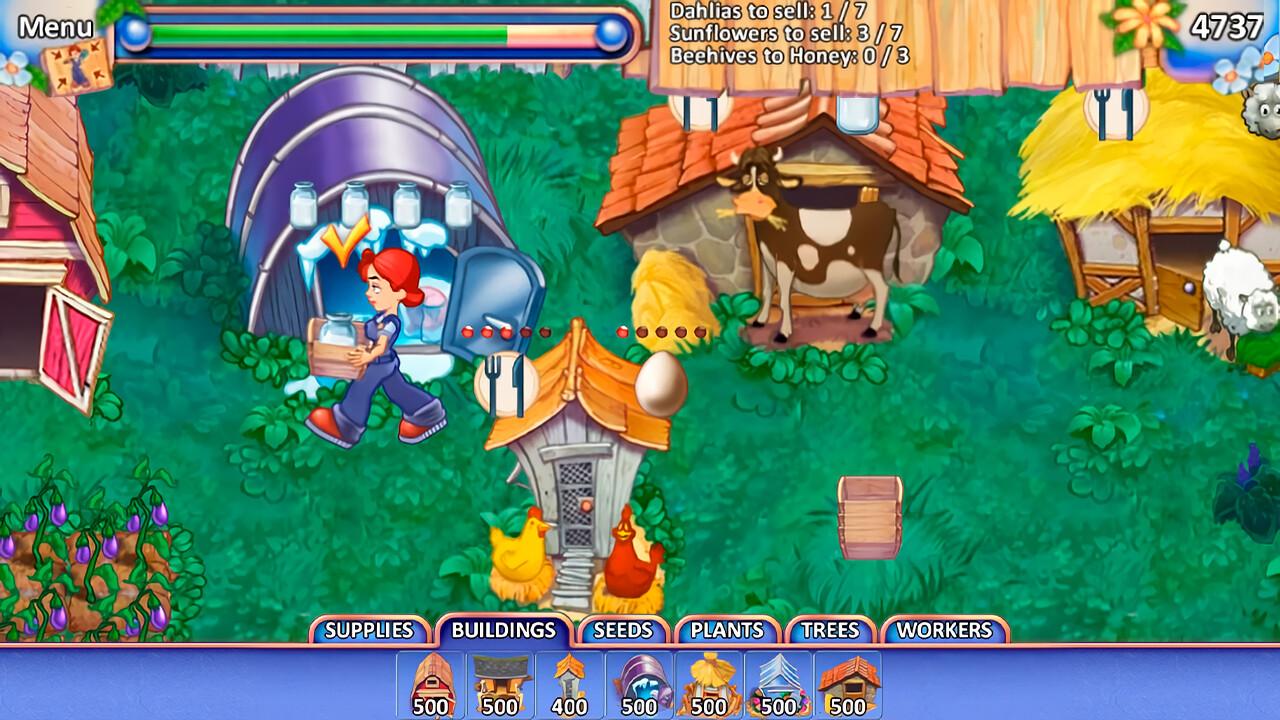Click the fork-and-knife bubble on the chicken coop
The width and height of the screenshot is (1280, 720).
tap(505, 384)
